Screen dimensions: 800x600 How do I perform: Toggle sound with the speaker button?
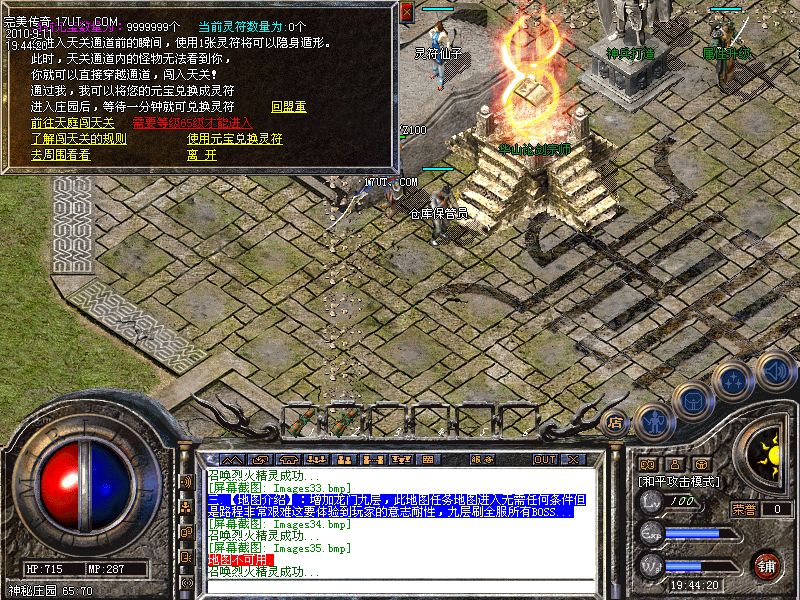[775, 369]
